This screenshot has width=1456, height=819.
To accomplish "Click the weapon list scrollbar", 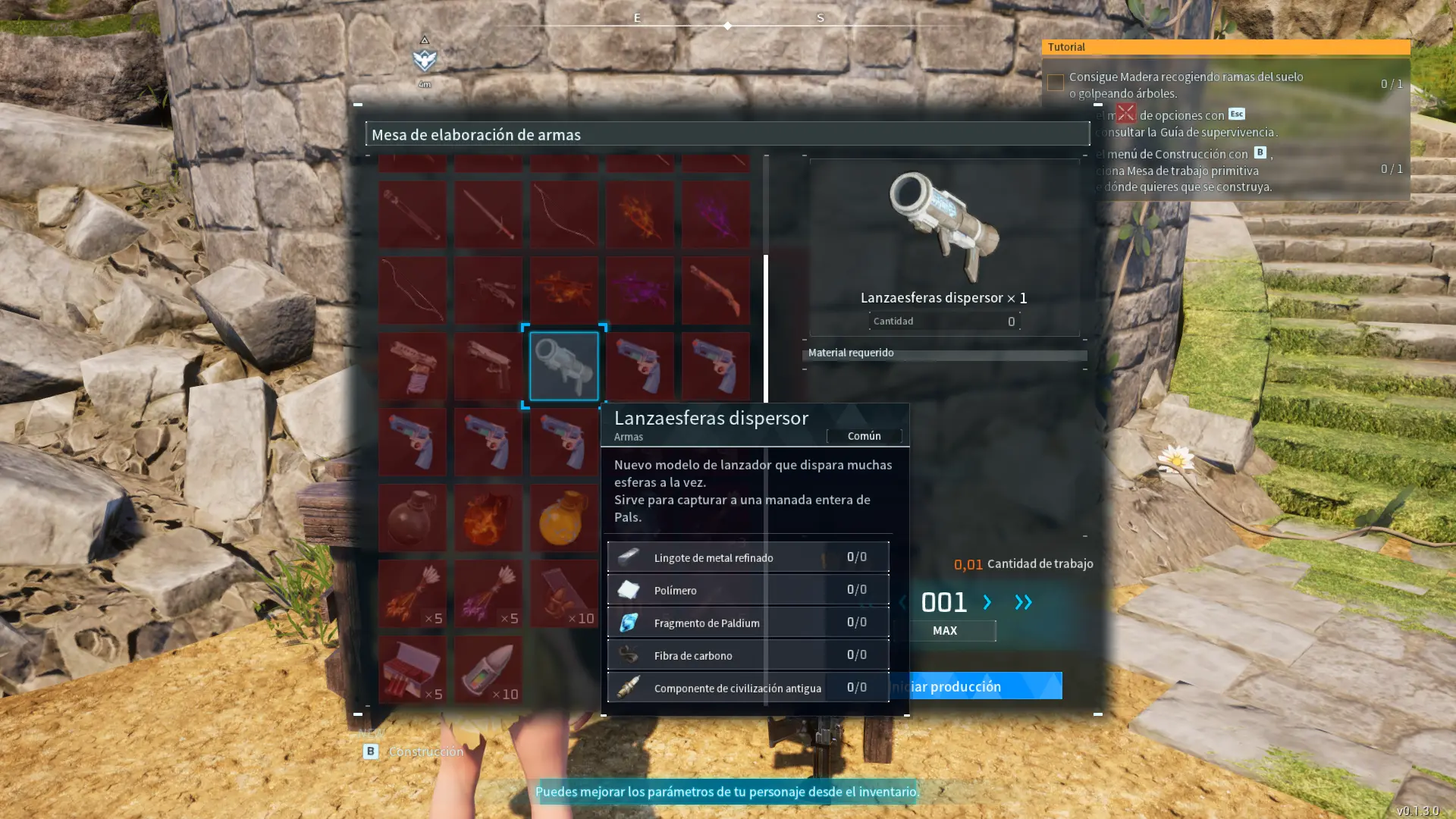I will click(766, 328).
